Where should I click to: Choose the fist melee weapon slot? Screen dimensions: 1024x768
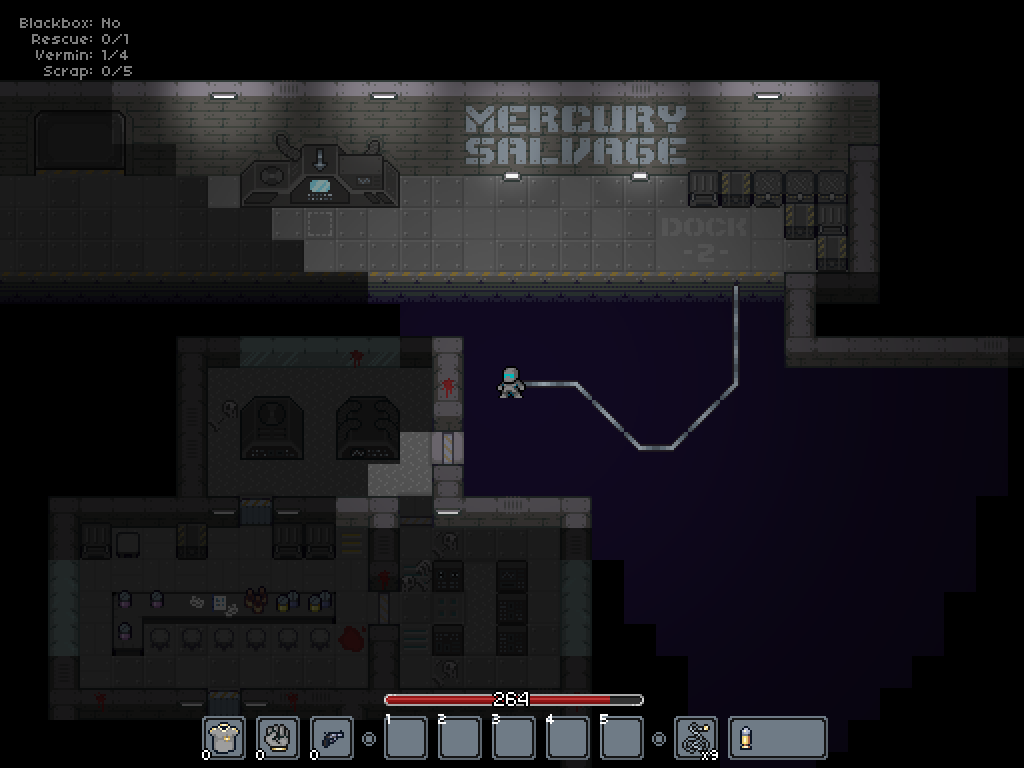click(x=278, y=738)
